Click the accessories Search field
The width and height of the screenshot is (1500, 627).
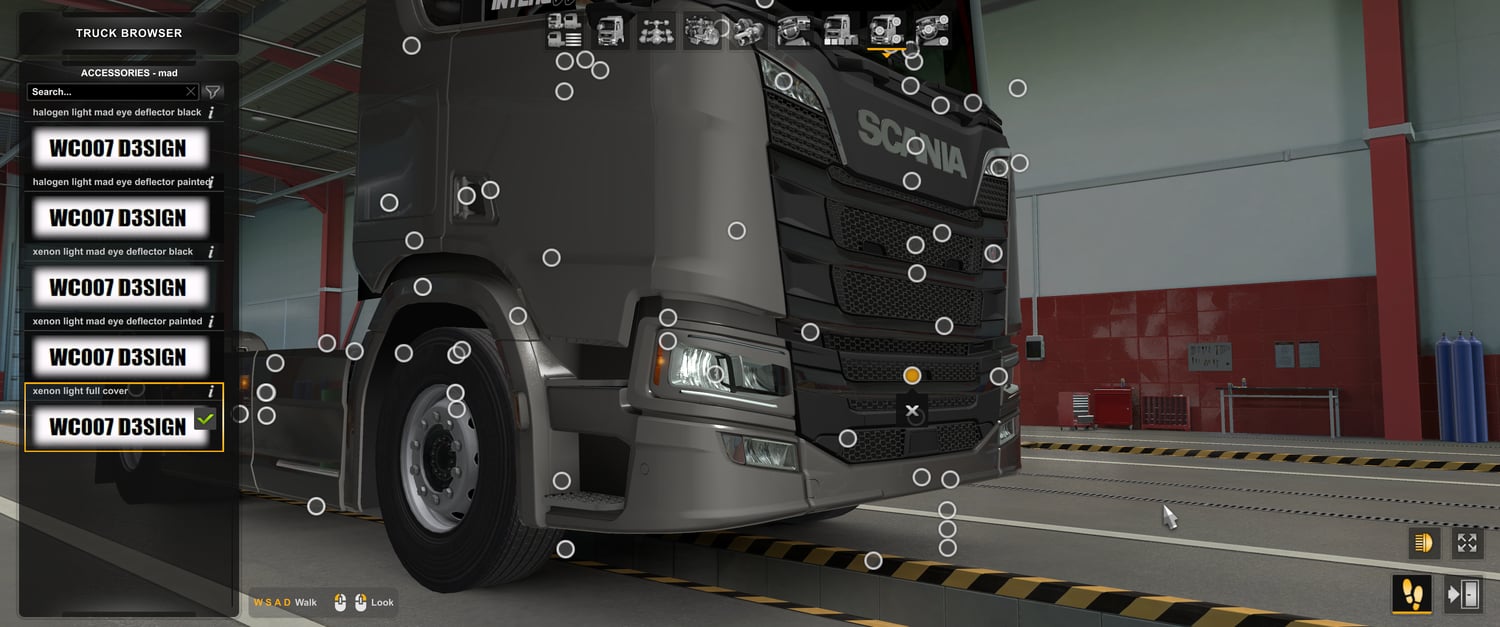coord(105,92)
